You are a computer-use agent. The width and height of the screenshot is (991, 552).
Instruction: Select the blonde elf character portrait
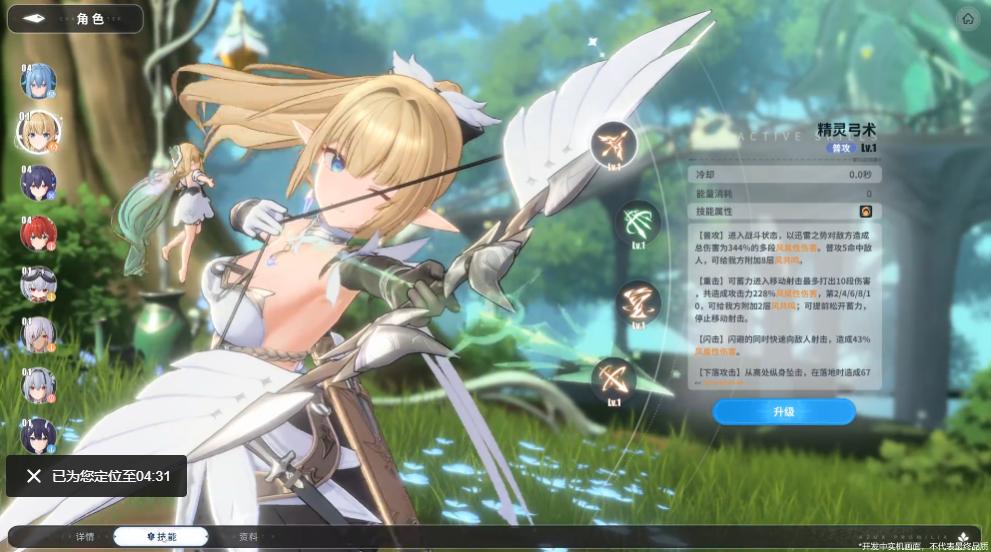pos(38,130)
